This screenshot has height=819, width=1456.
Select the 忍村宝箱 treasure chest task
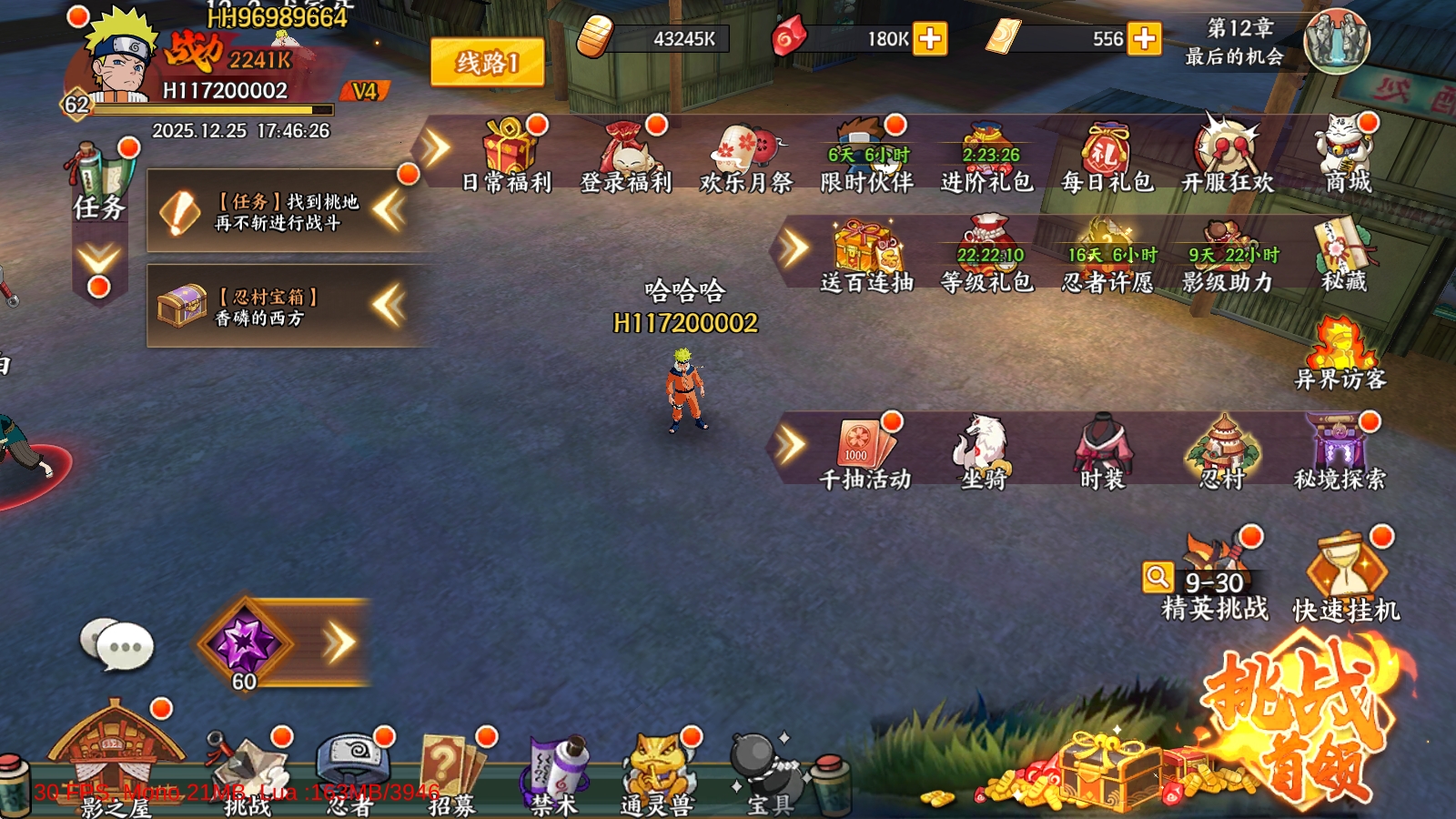273,306
